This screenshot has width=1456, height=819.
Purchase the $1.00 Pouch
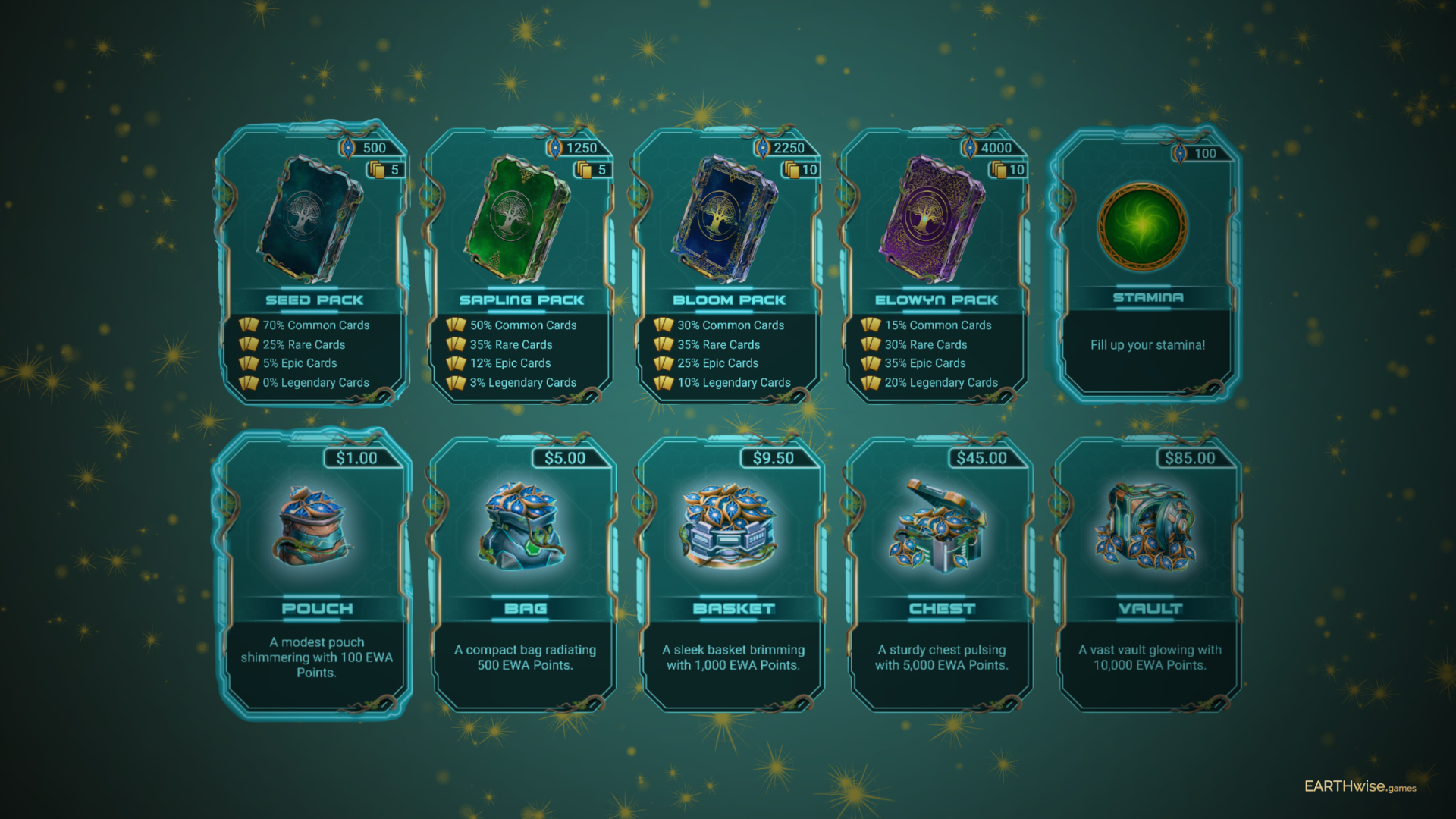pyautogui.click(x=316, y=573)
